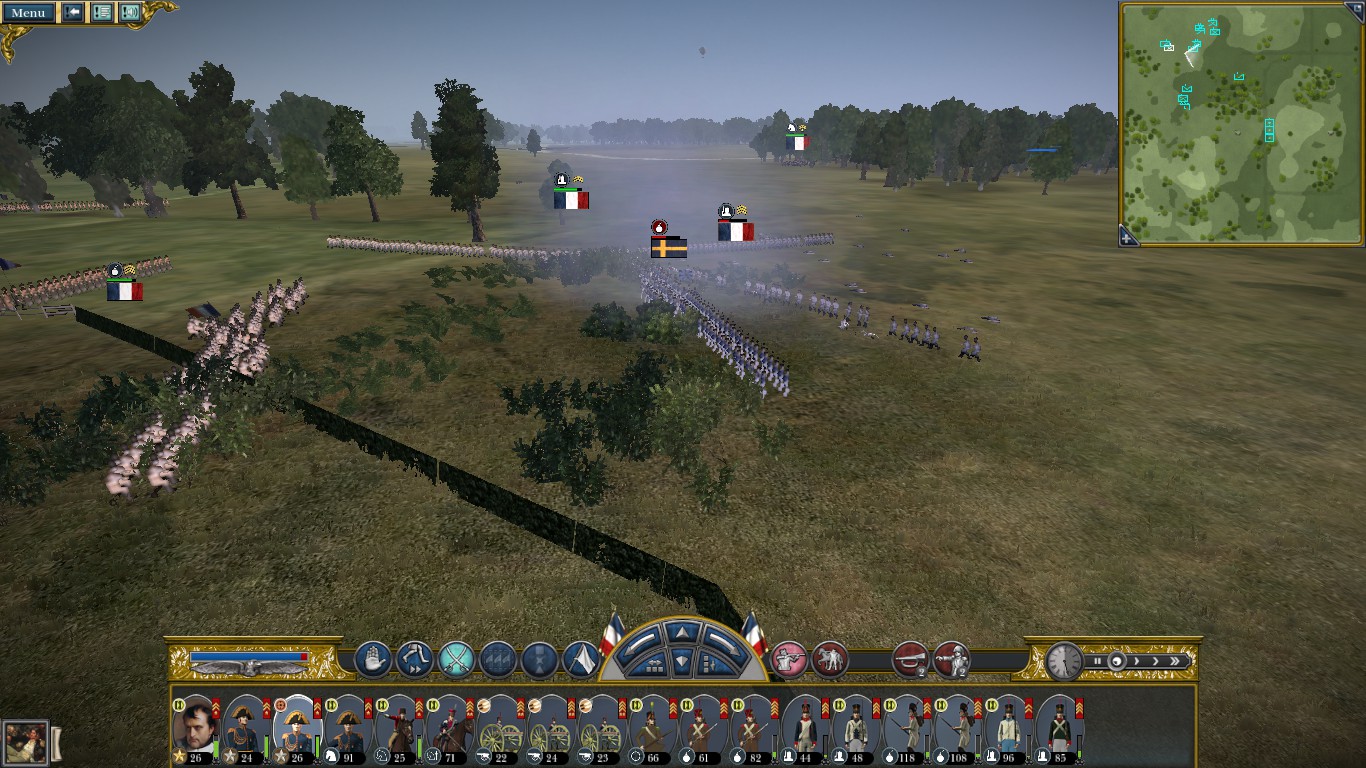Toggle the fire-at-will musket shooter icon
This screenshot has width=1366, height=768.
(790, 660)
